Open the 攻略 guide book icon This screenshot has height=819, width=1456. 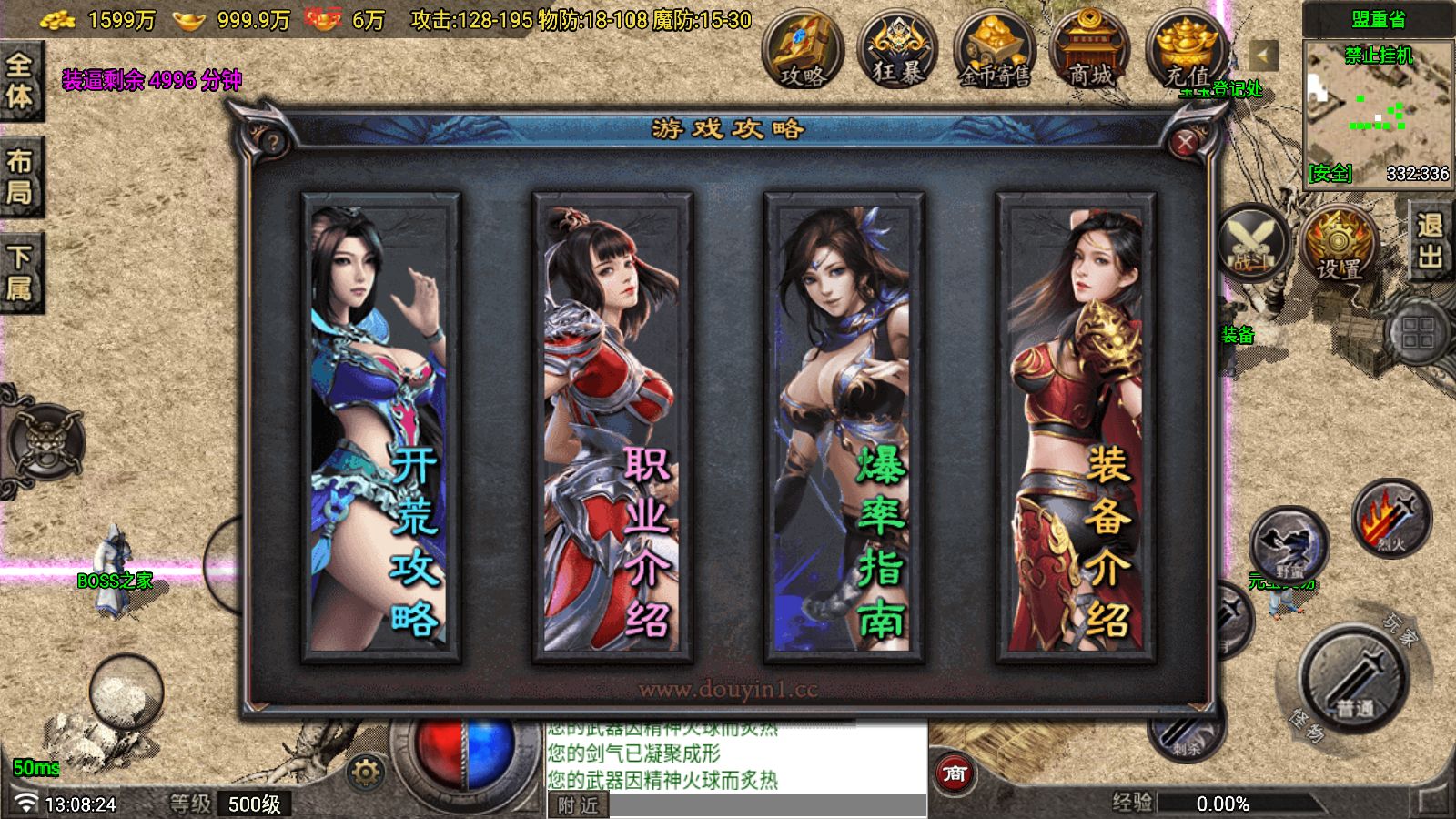point(803,52)
